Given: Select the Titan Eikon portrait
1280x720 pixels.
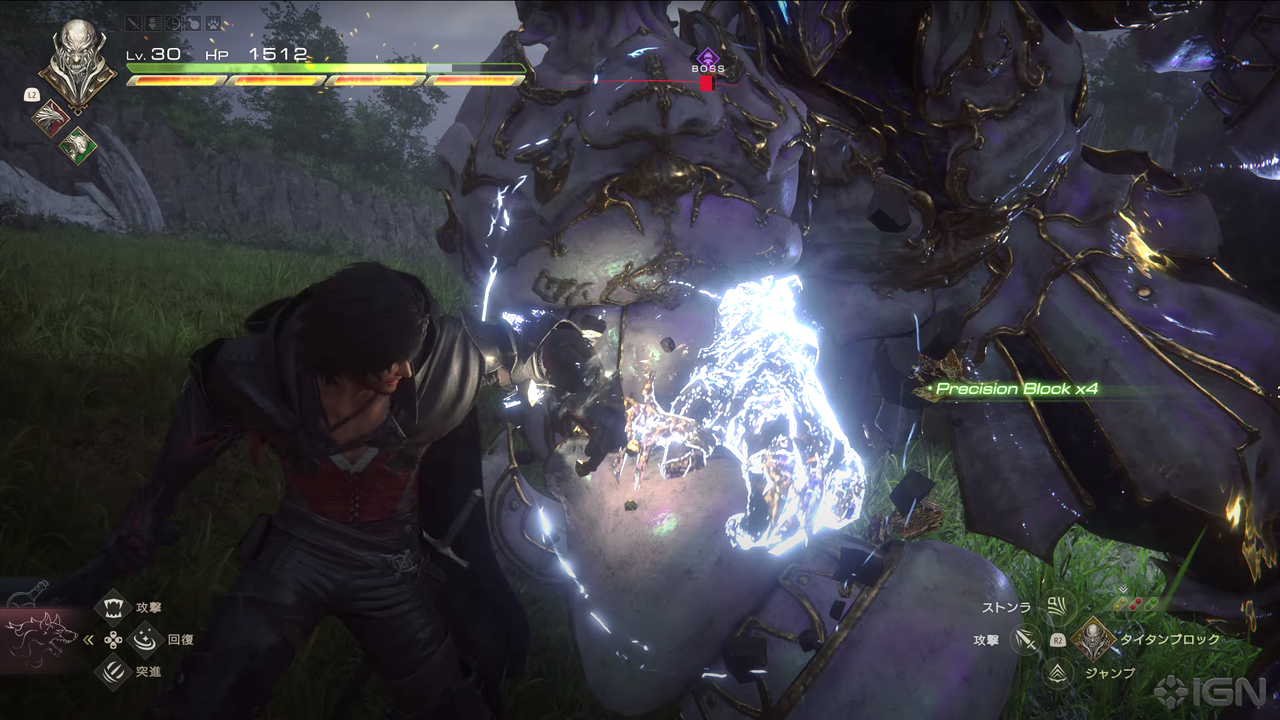Looking at the screenshot, I should [x=77, y=62].
